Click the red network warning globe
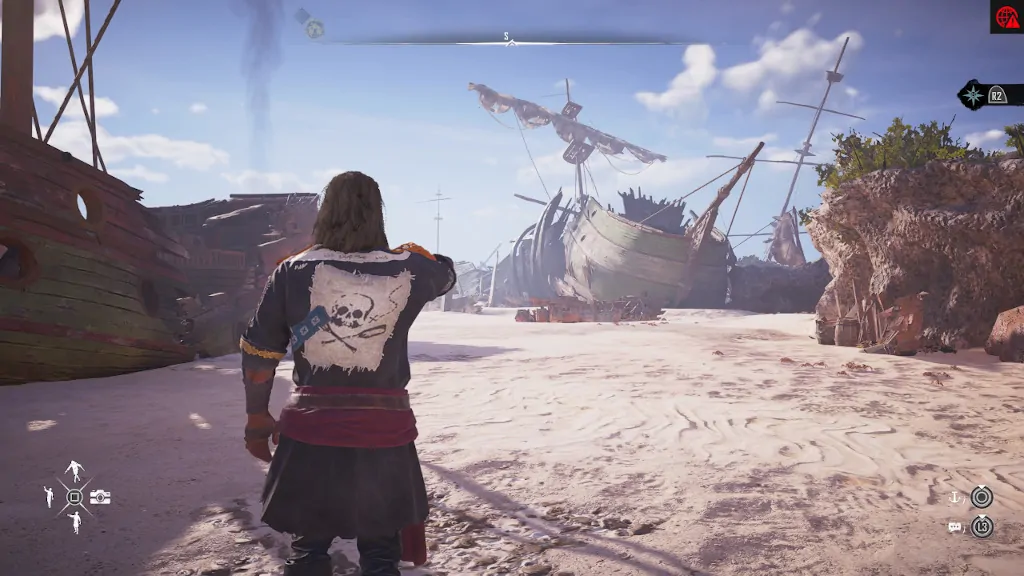The width and height of the screenshot is (1024, 576). pos(1006,16)
